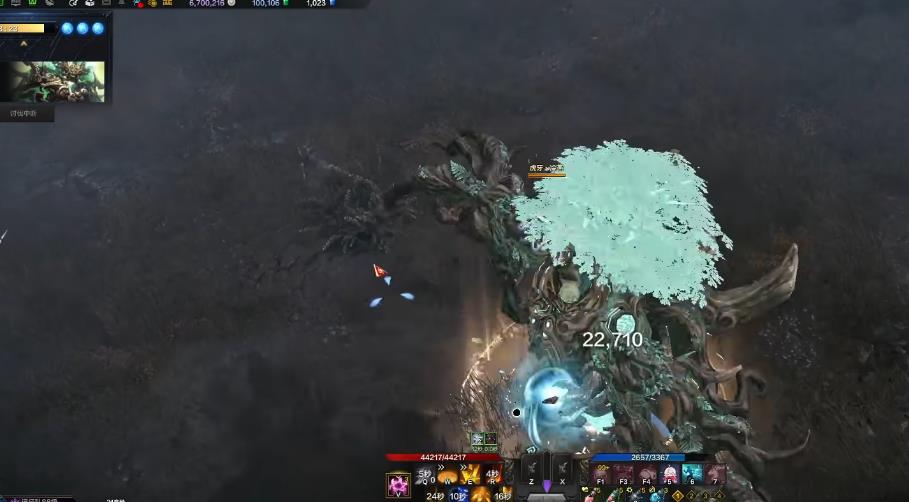Collapse the panel with the gold arrow
Viewport: 909px width, 502px height.
tap(24, 43)
